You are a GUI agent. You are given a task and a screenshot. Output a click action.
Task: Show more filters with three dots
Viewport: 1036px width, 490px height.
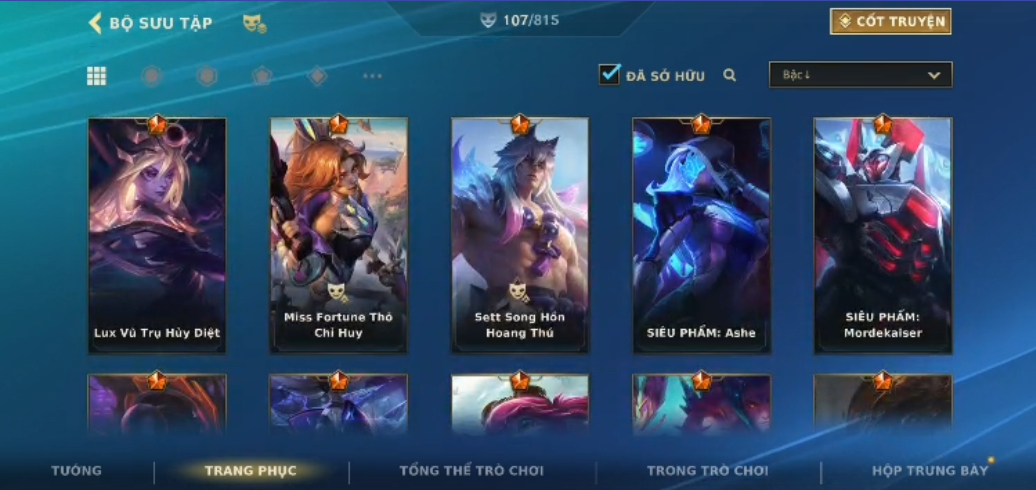pos(372,76)
